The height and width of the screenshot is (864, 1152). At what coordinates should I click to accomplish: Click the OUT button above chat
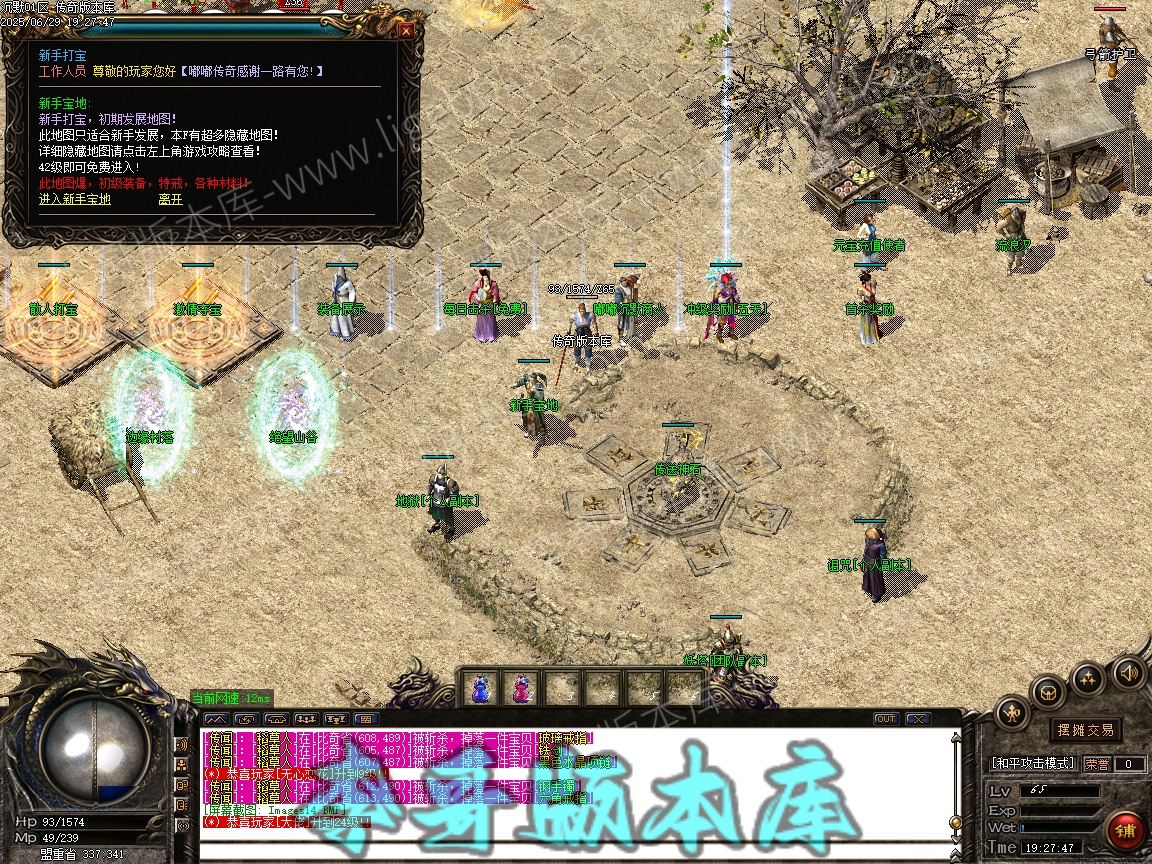pos(886,719)
